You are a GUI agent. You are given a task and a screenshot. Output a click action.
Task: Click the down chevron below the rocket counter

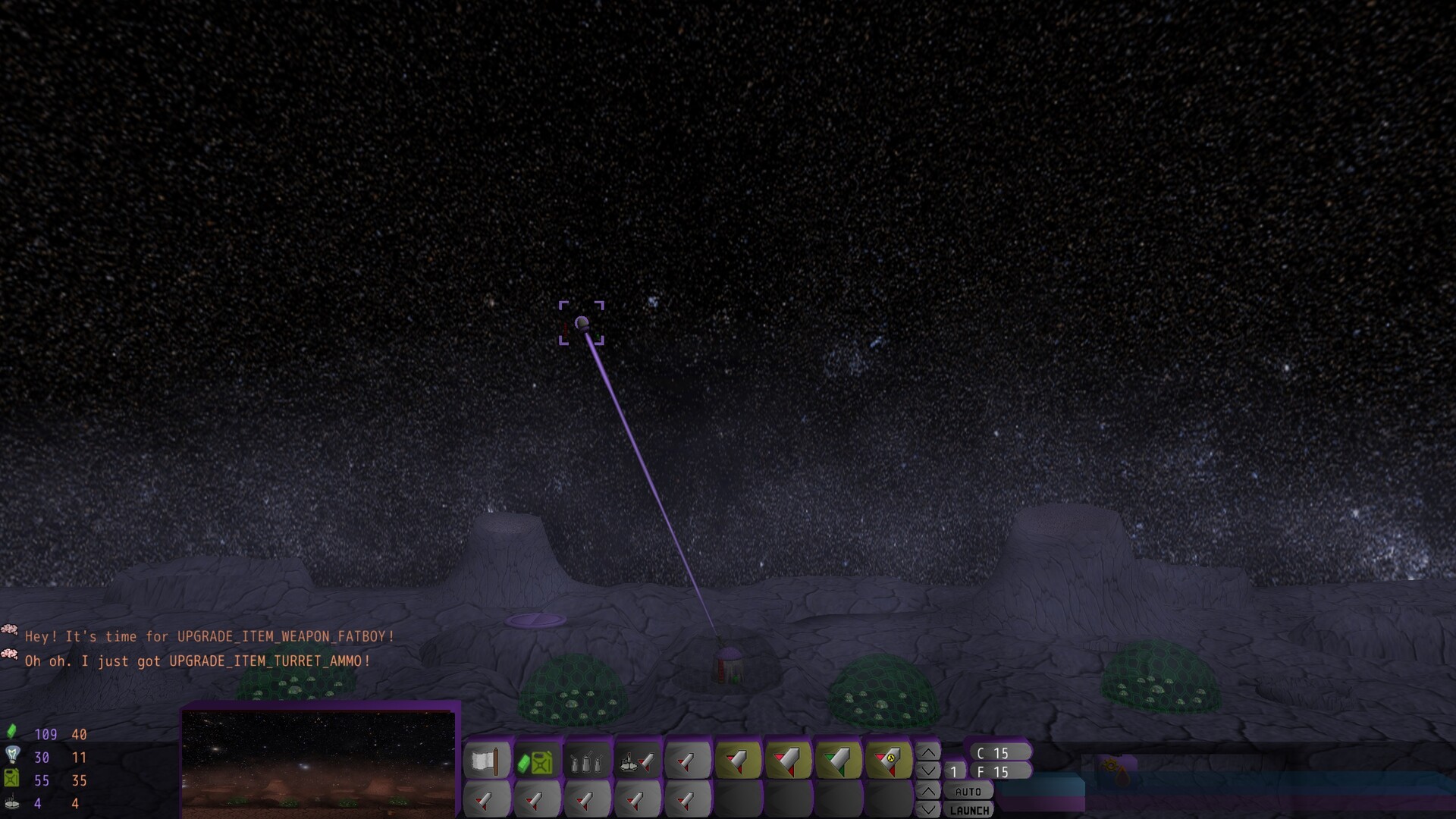tap(927, 771)
